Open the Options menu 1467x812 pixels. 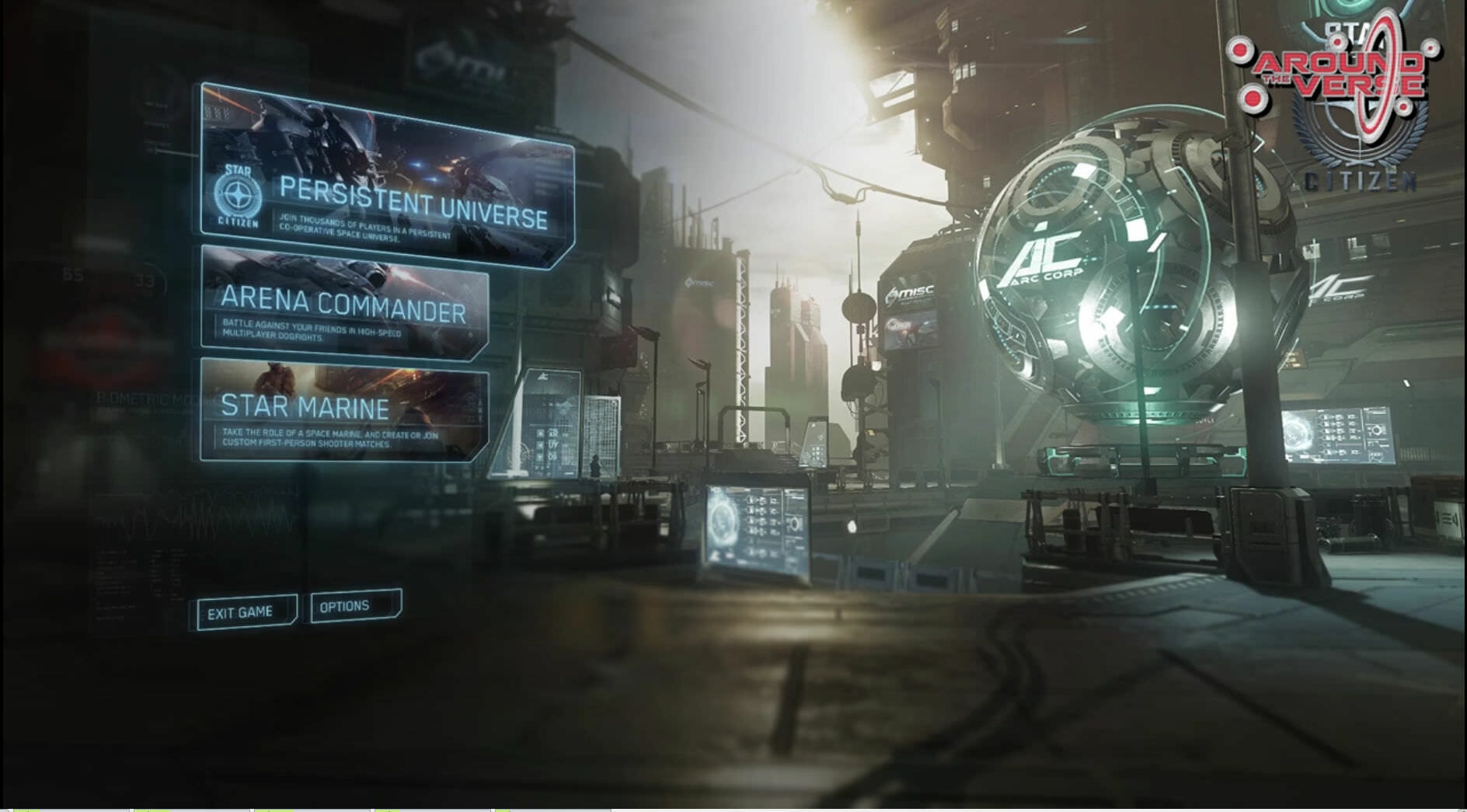pyautogui.click(x=354, y=606)
